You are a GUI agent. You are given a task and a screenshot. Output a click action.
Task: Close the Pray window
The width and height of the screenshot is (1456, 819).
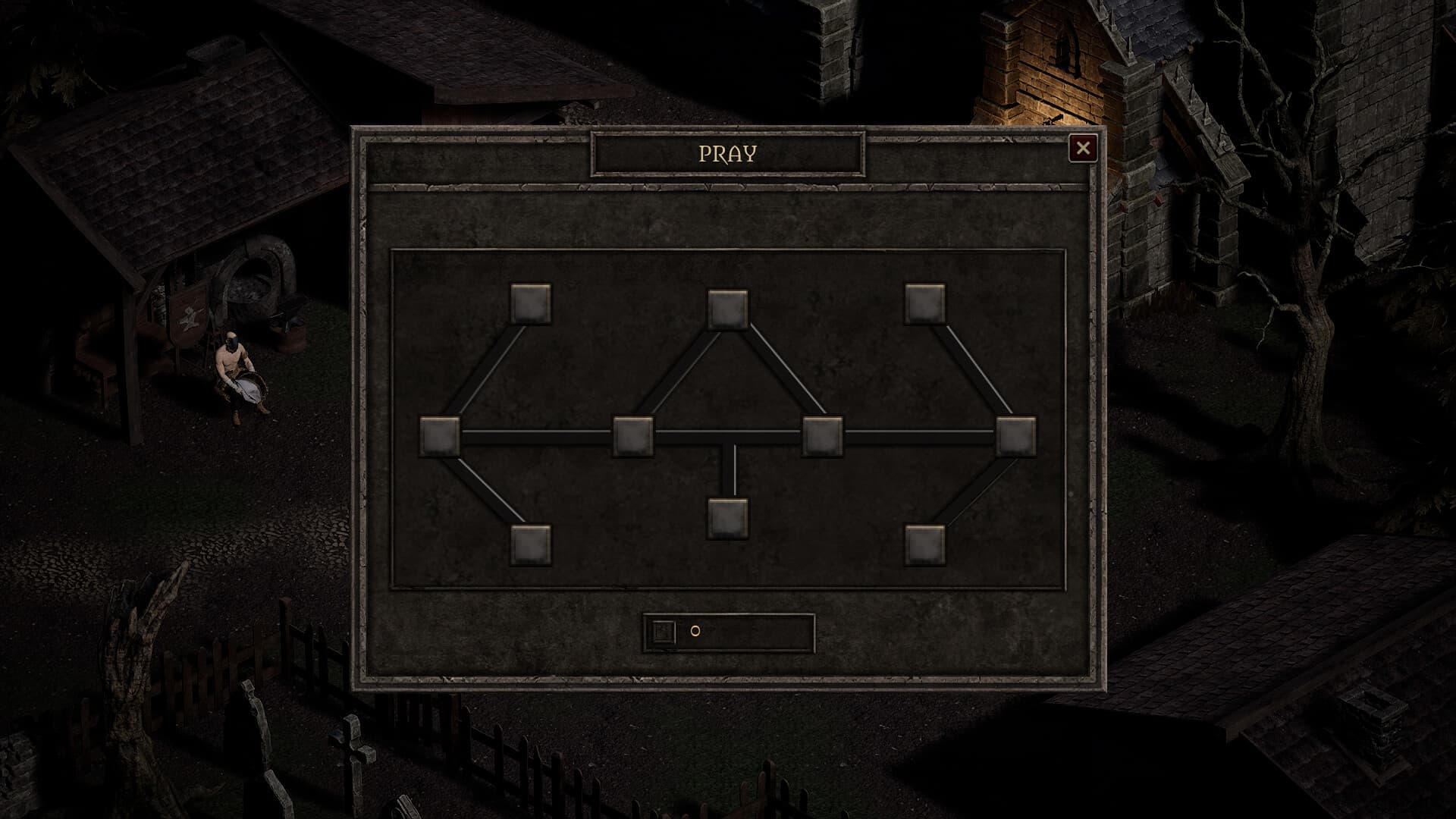pos(1084,148)
